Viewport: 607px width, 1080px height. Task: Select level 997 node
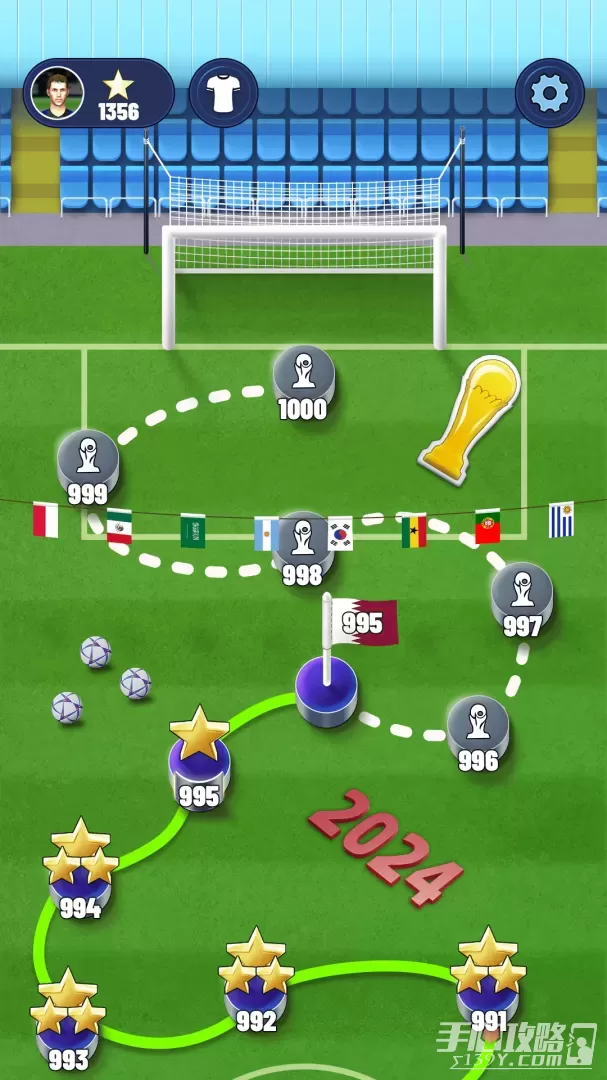pyautogui.click(x=522, y=595)
